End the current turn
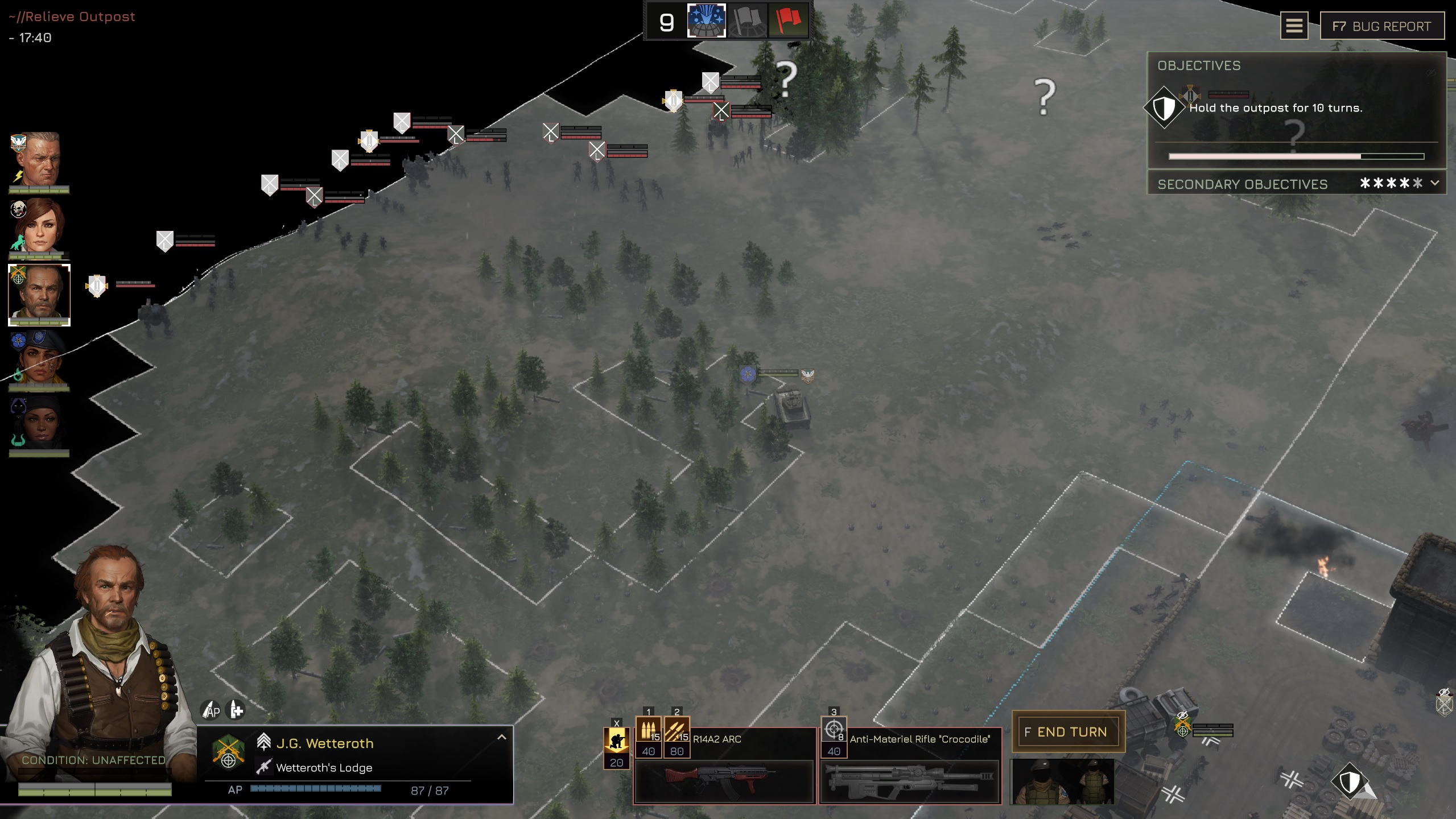The image size is (1456, 819). coord(1067,732)
